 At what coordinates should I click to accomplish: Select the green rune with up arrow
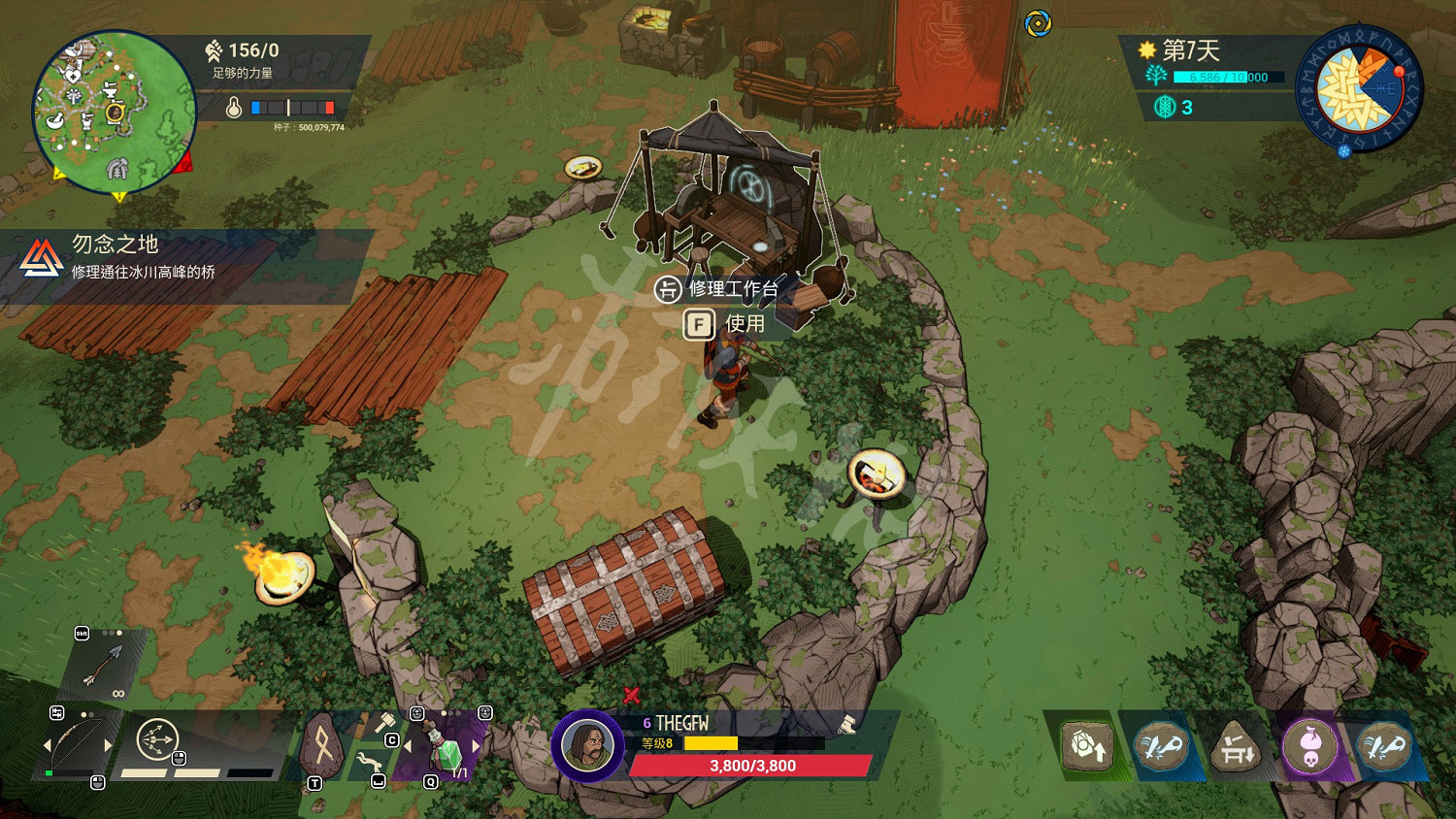pos(1087,747)
